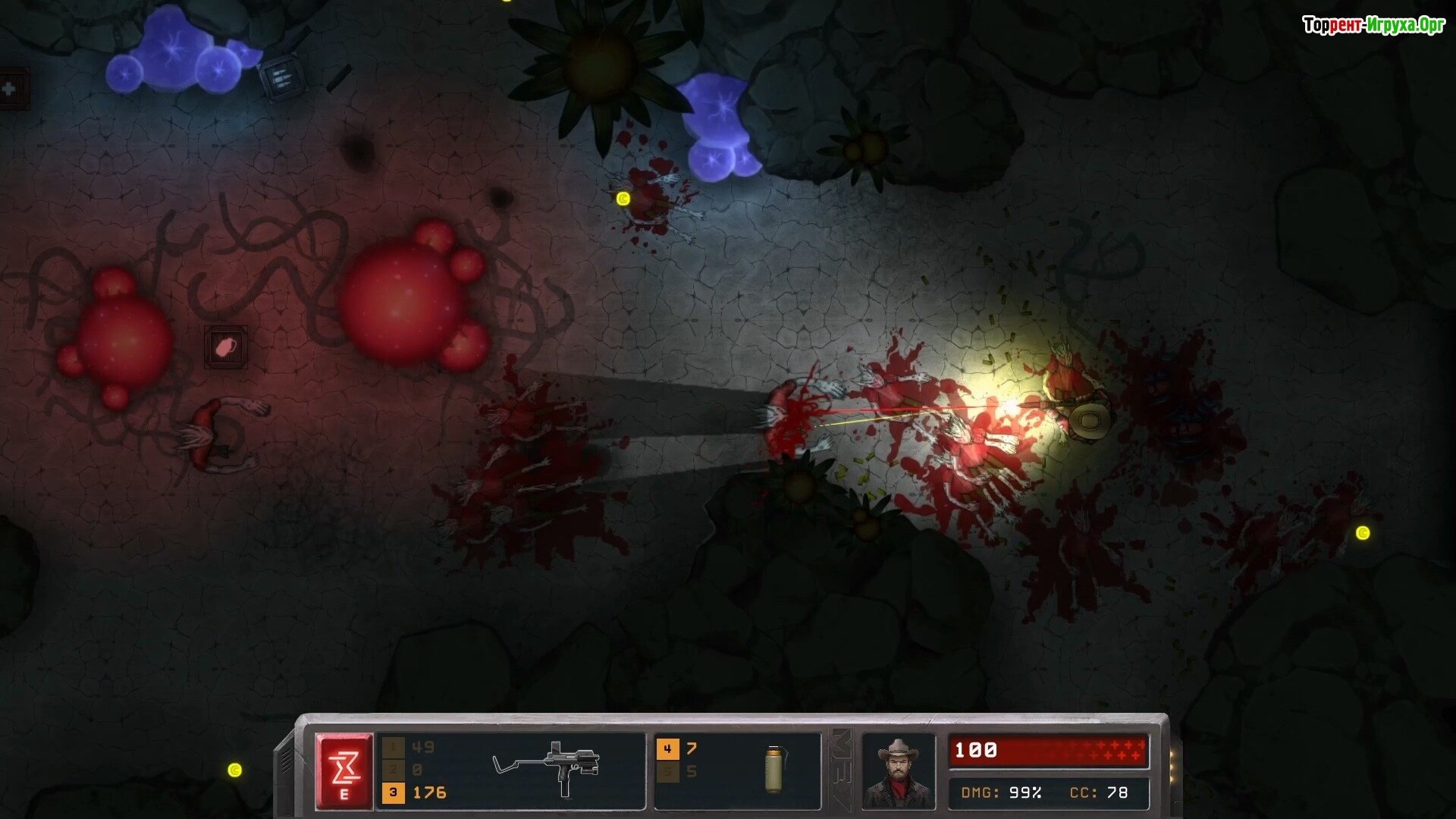This screenshot has height=819, width=1456.
Task: Open the cowboy character portrait
Action: coord(899,772)
